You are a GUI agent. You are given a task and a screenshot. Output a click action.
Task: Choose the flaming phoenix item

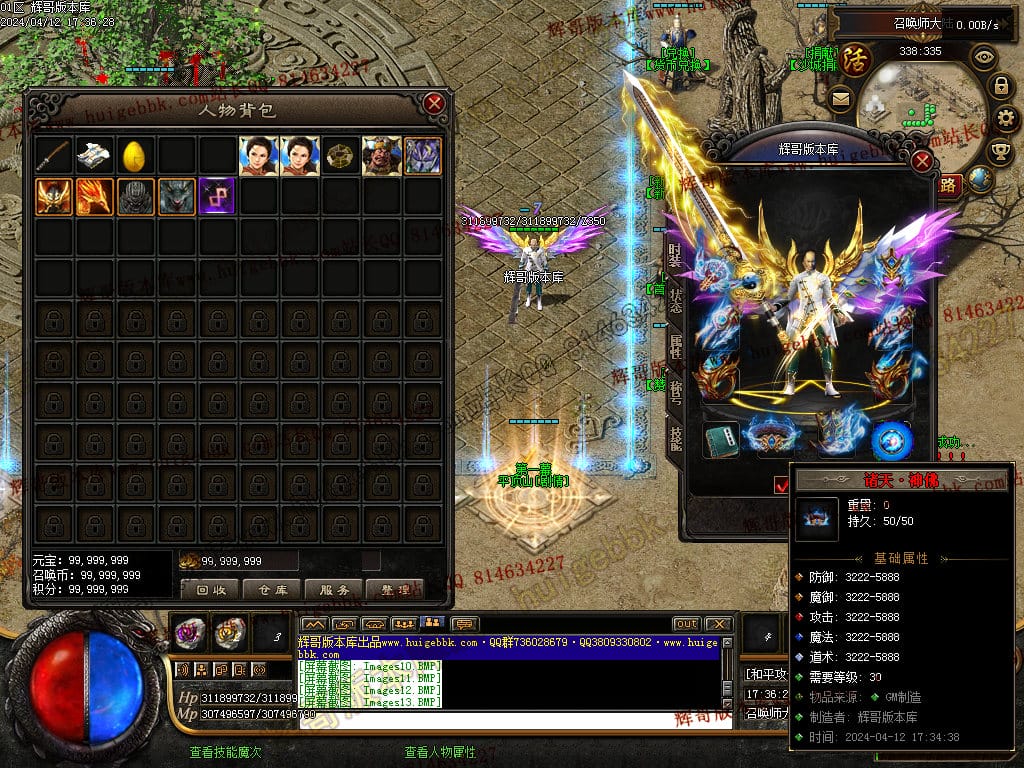[94, 196]
